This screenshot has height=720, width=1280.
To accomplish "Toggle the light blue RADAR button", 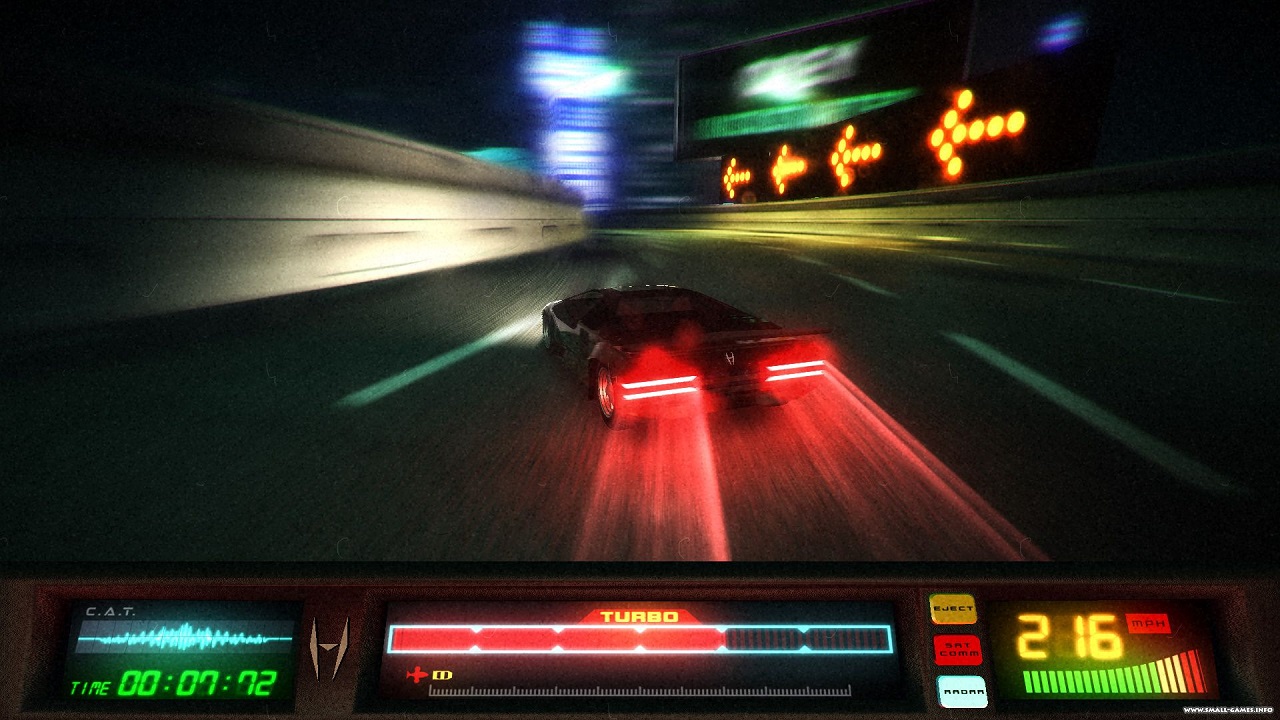I will 961,690.
